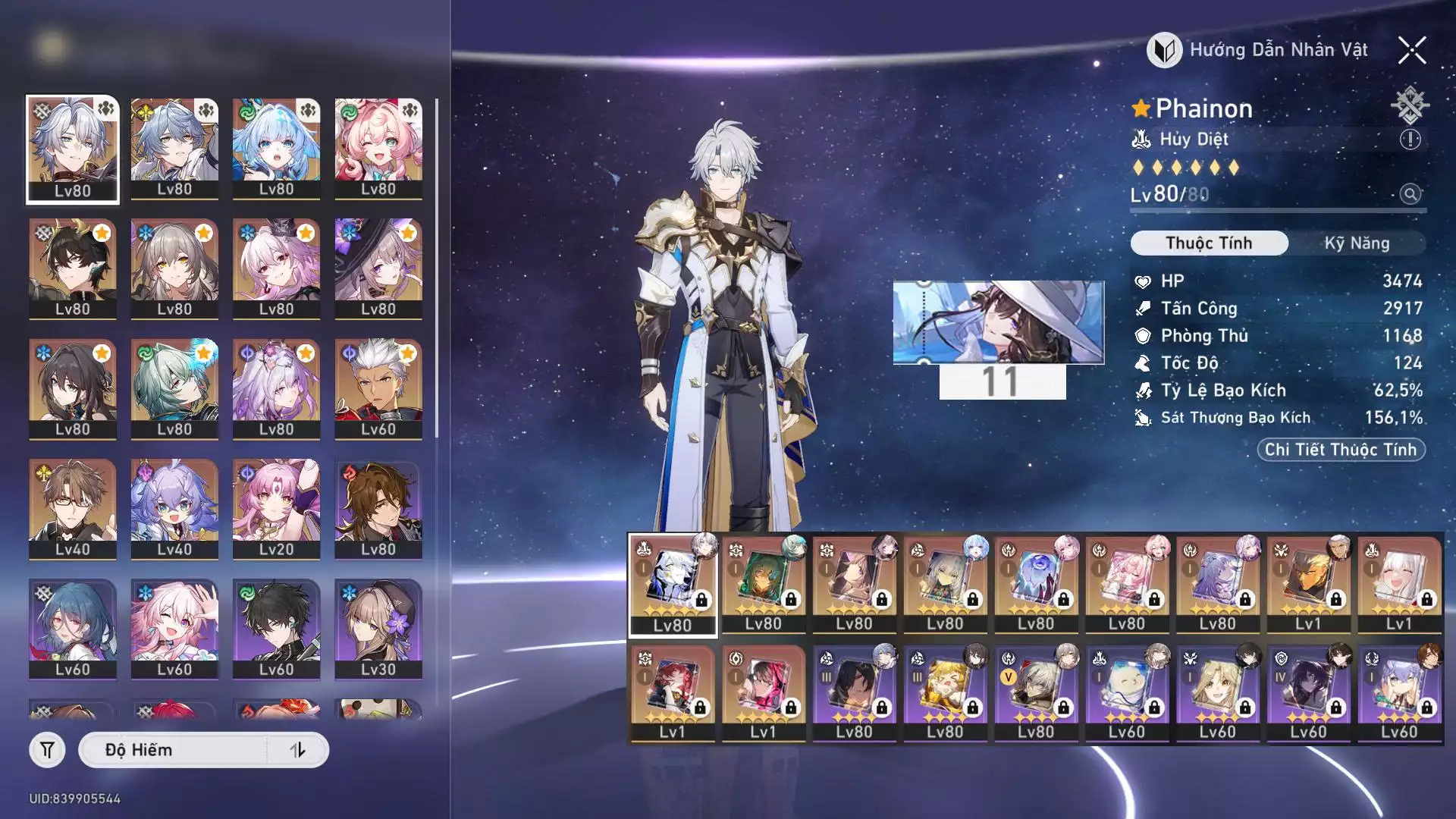1456x819 pixels.
Task: Toggle the sort order arrows
Action: tap(297, 750)
